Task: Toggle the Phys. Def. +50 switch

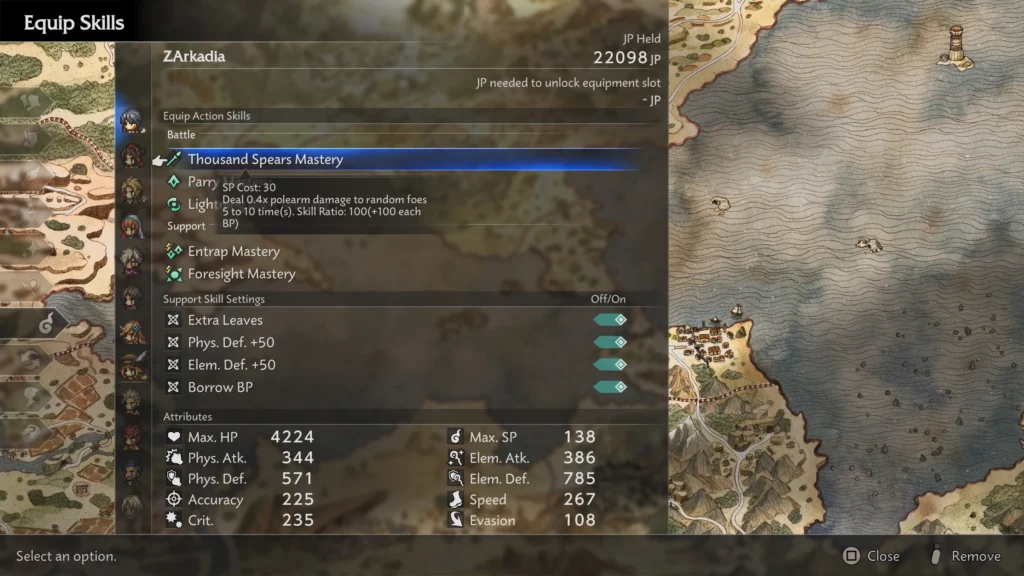Action: 610,342
